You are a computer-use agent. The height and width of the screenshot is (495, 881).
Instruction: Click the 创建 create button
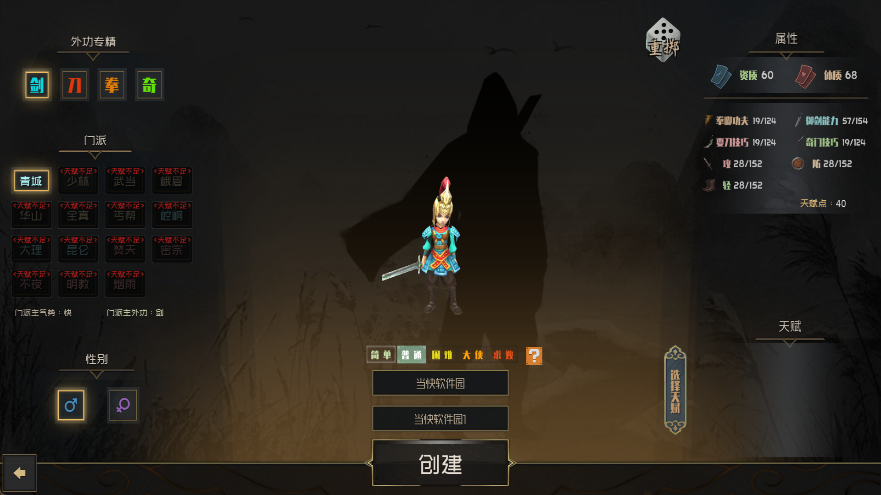click(x=440, y=465)
